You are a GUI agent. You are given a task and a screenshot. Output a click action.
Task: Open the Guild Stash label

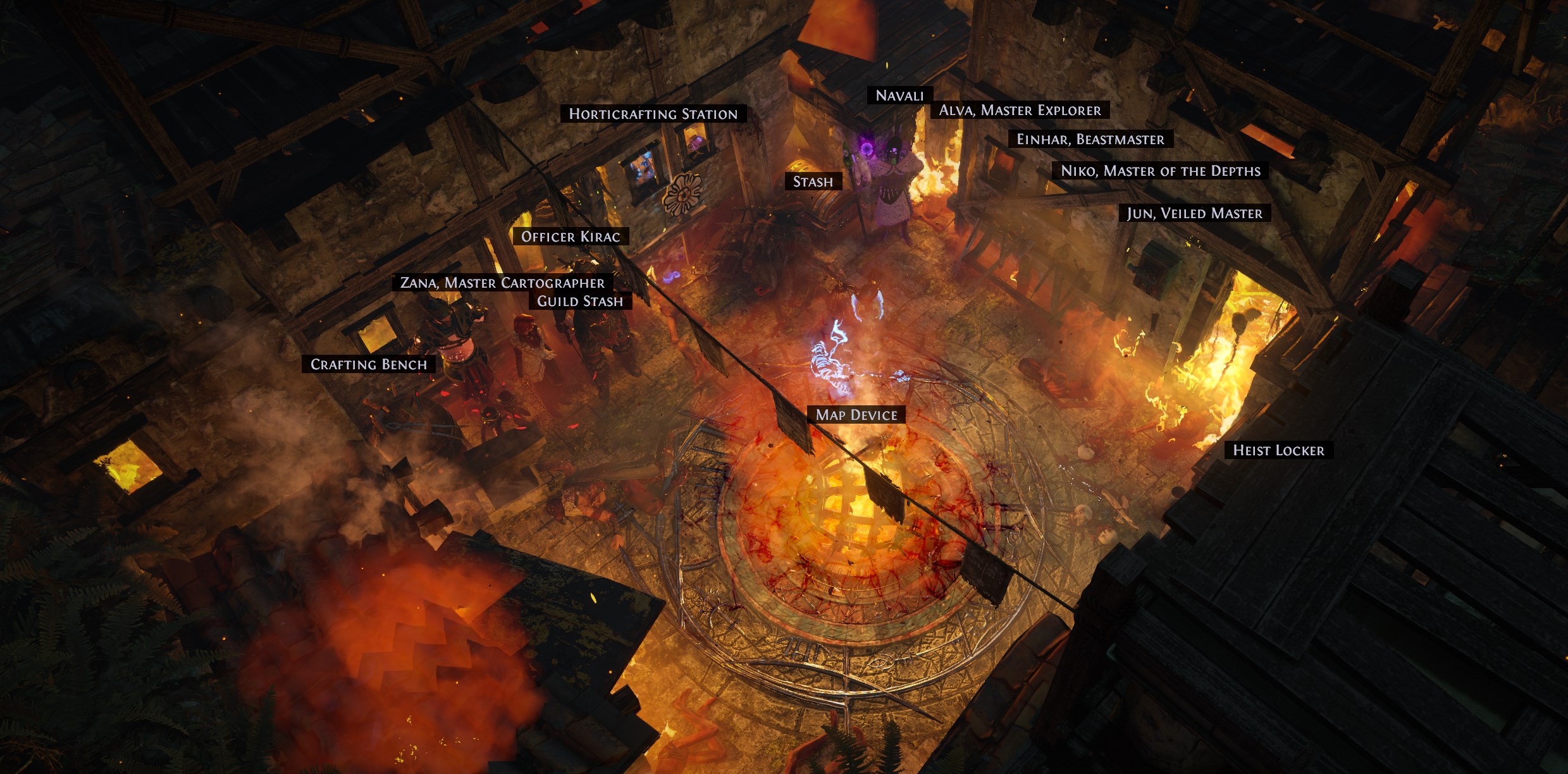tap(580, 301)
